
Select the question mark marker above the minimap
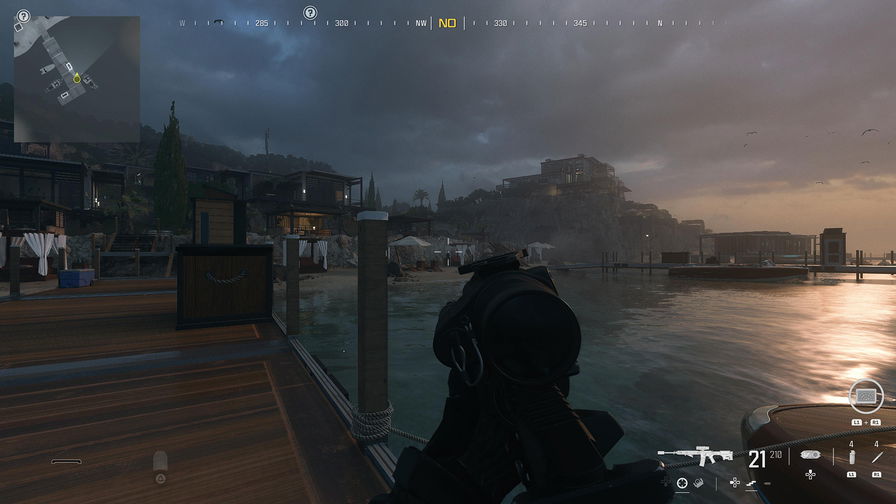23,16
